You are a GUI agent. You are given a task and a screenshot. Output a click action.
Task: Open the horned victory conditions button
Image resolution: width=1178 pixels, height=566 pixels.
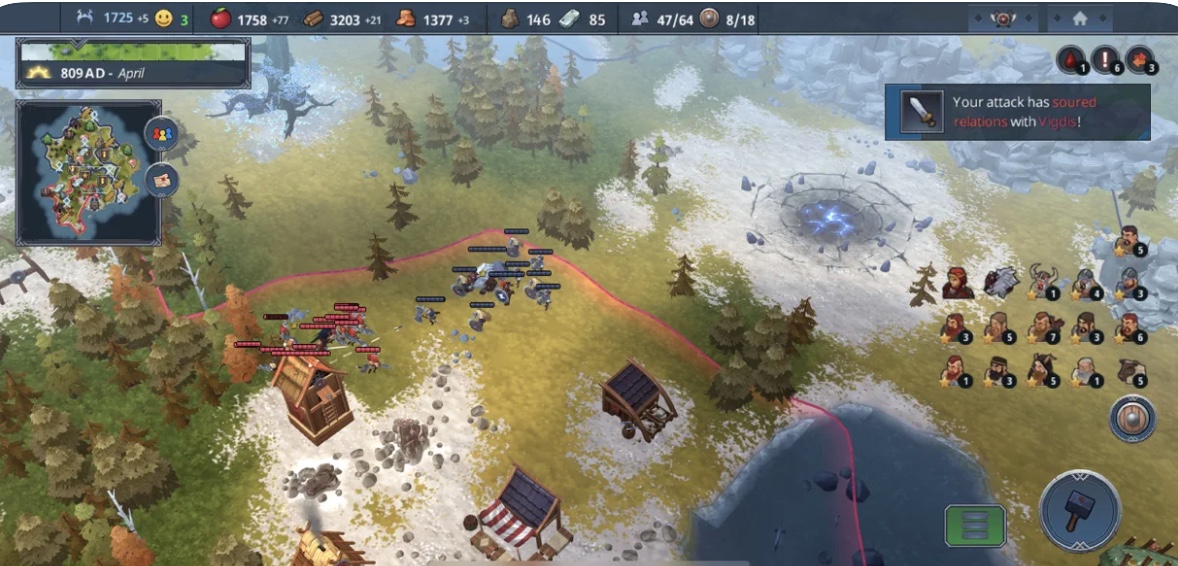(x=1002, y=18)
